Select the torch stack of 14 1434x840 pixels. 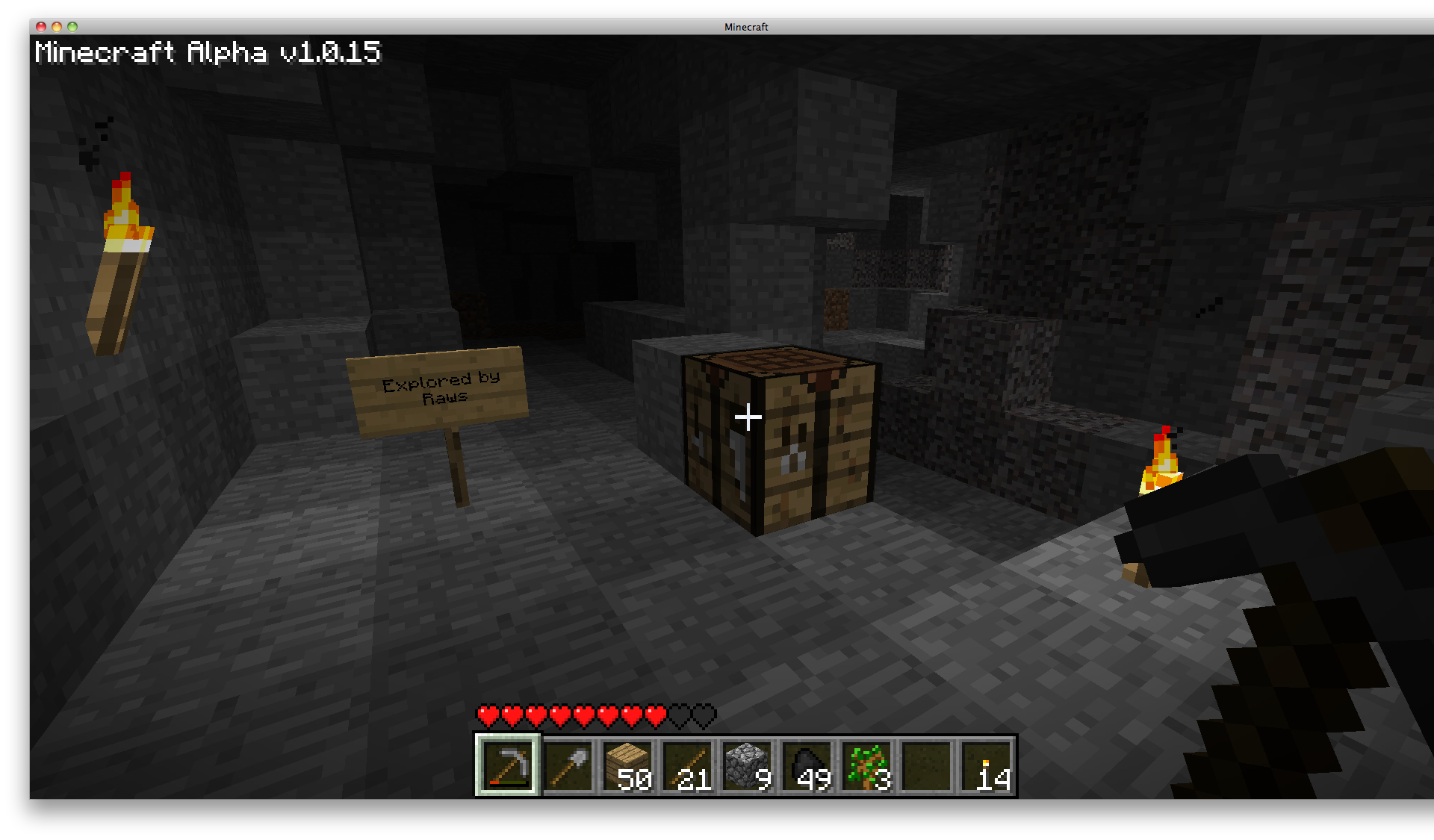[986, 765]
